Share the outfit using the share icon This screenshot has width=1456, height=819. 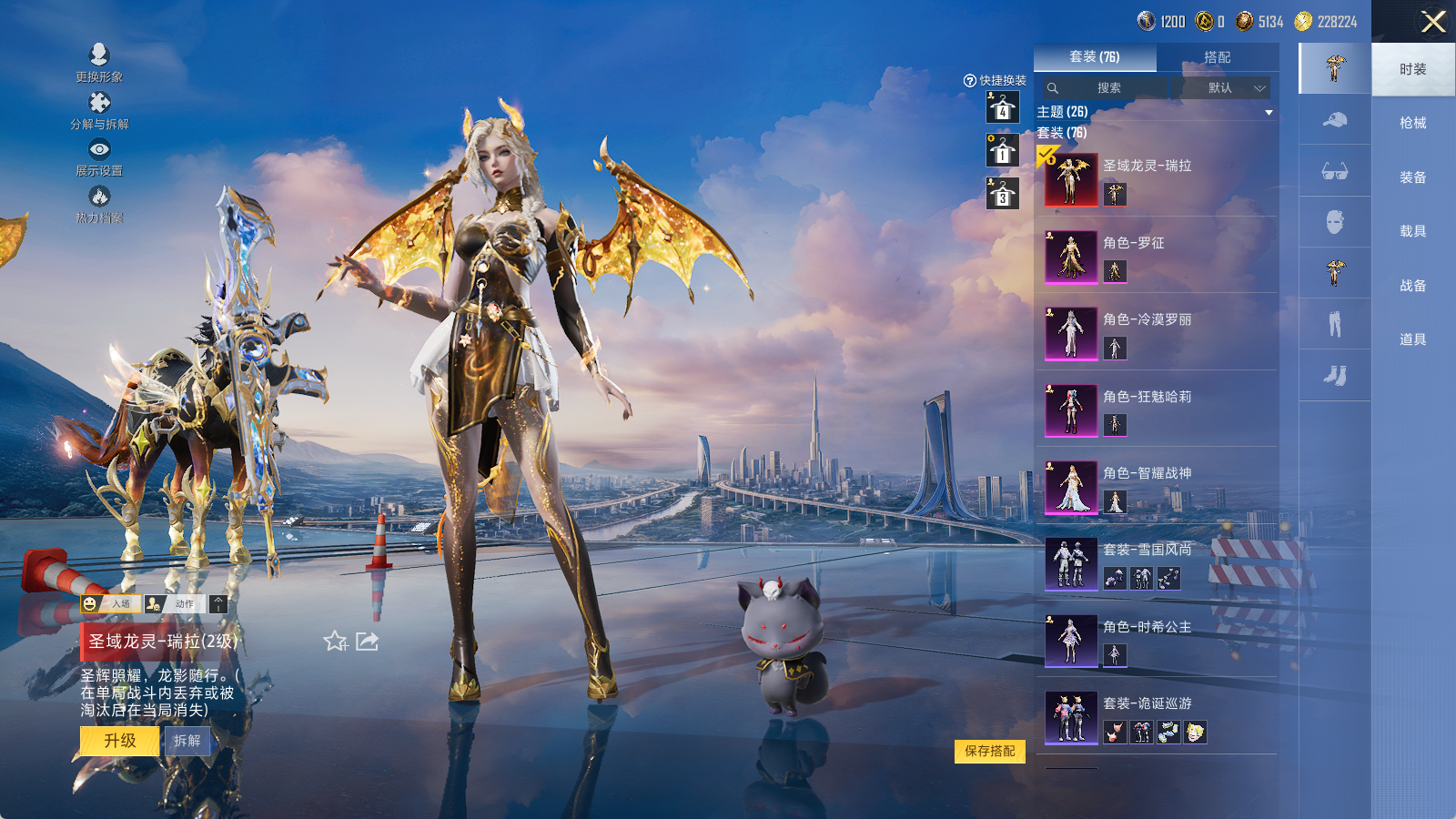pos(367,642)
